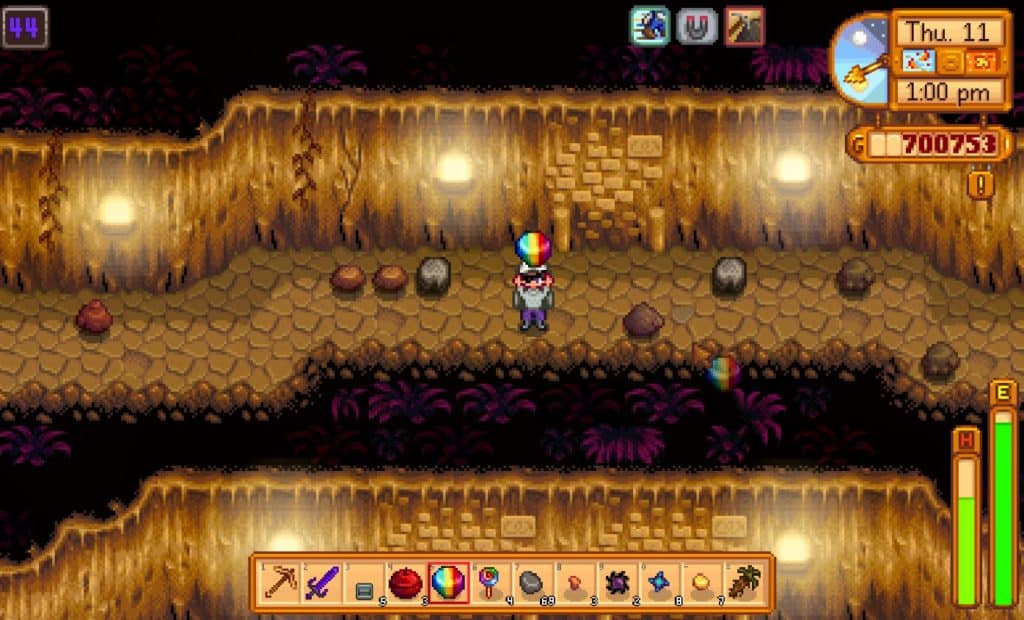The image size is (1024, 620).
Task: Select the swirly lollipop hotbar slot
Action: [x=490, y=581]
